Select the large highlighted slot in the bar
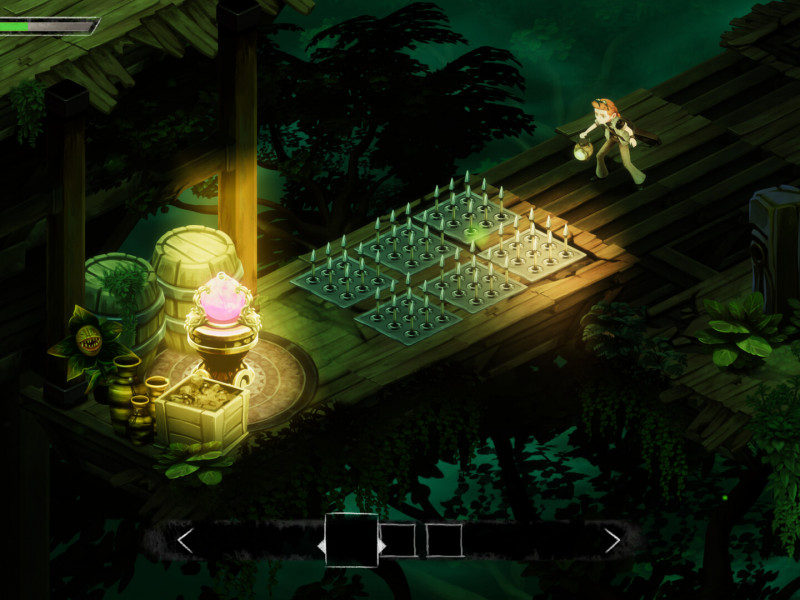800x600 pixels. (351, 540)
